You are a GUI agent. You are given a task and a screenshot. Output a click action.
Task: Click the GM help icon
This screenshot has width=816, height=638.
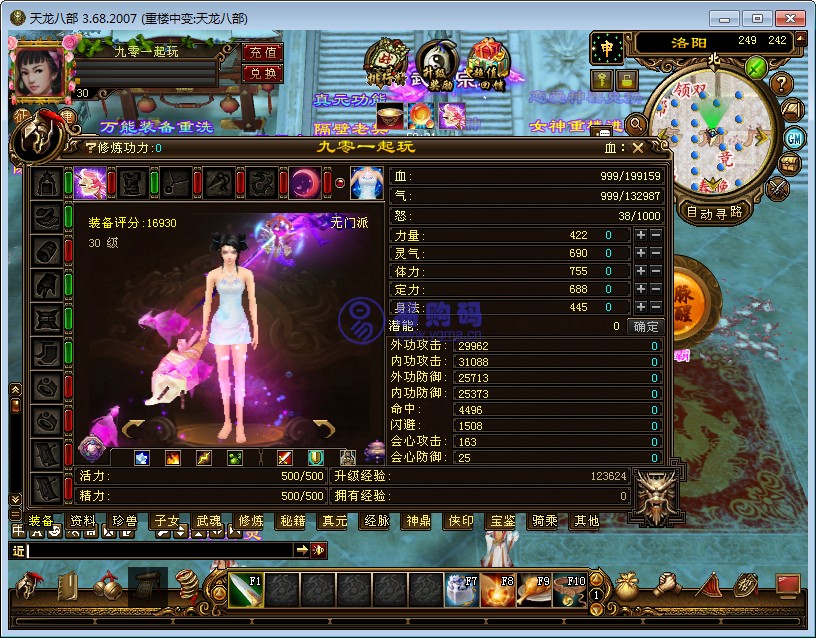(x=795, y=138)
